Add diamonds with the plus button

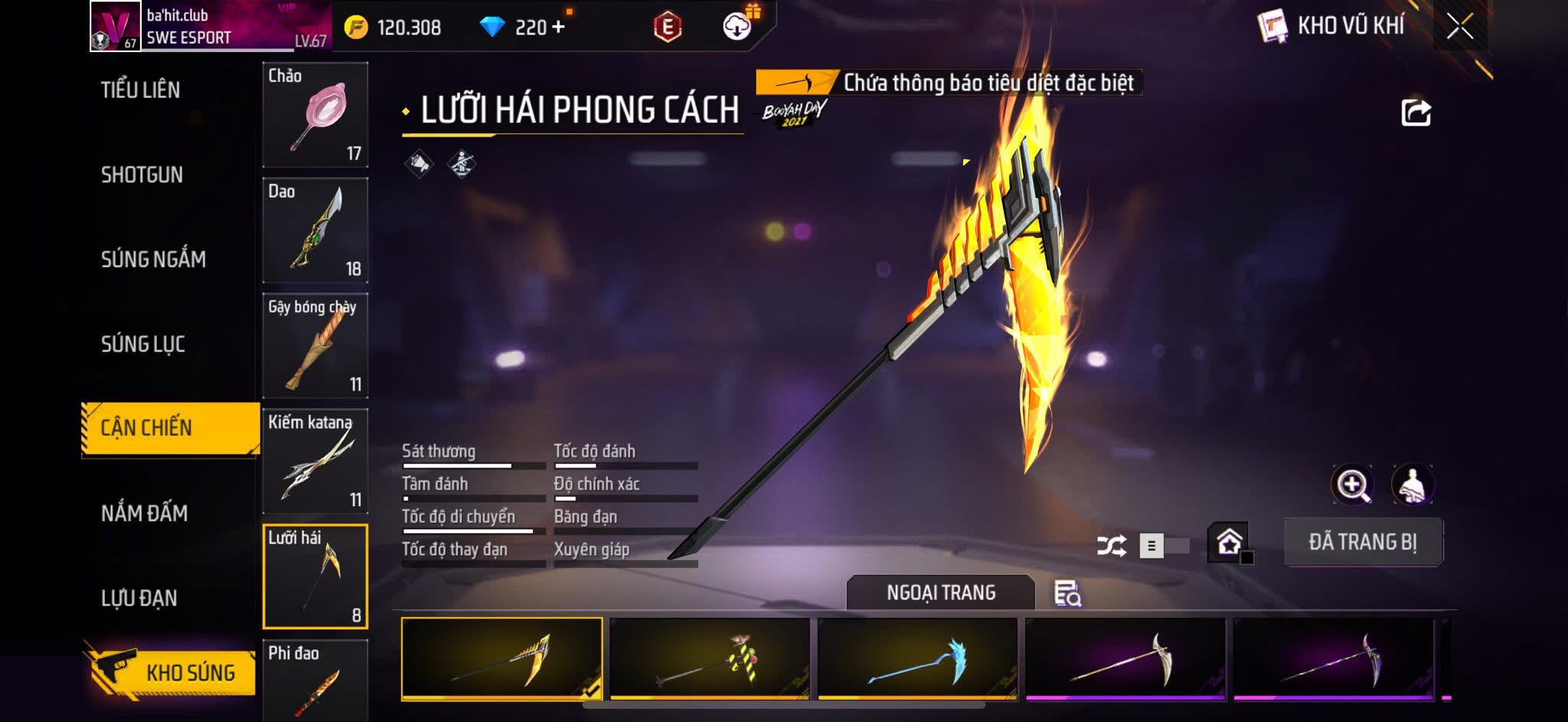click(558, 27)
